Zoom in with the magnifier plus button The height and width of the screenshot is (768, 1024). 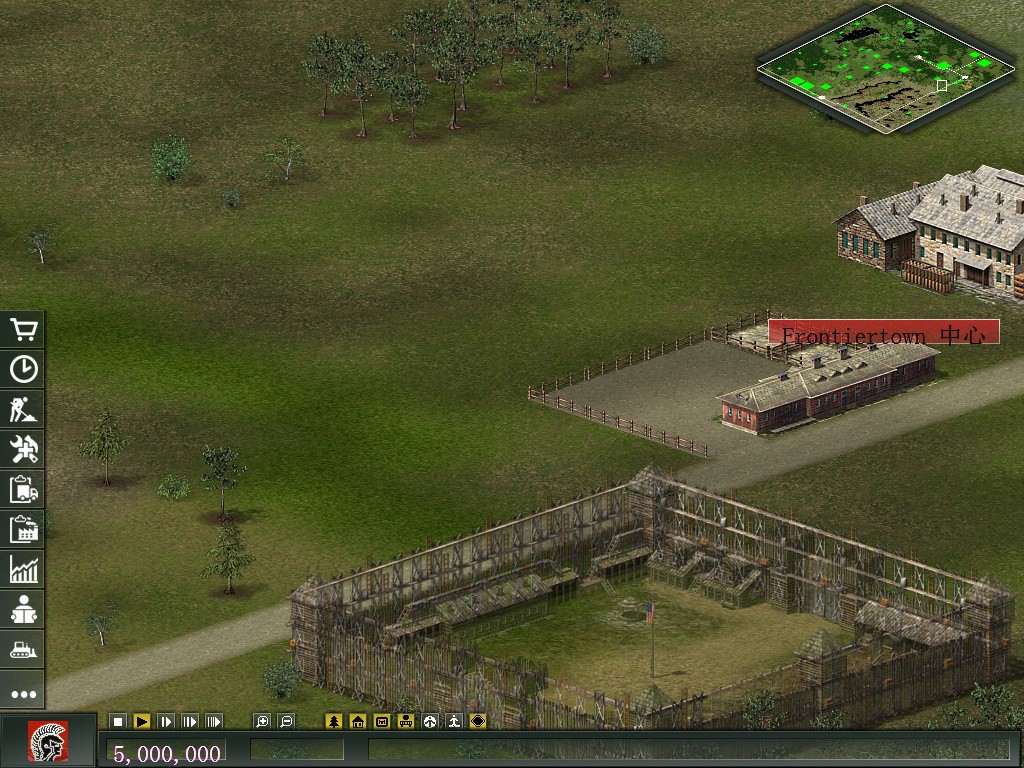262,721
